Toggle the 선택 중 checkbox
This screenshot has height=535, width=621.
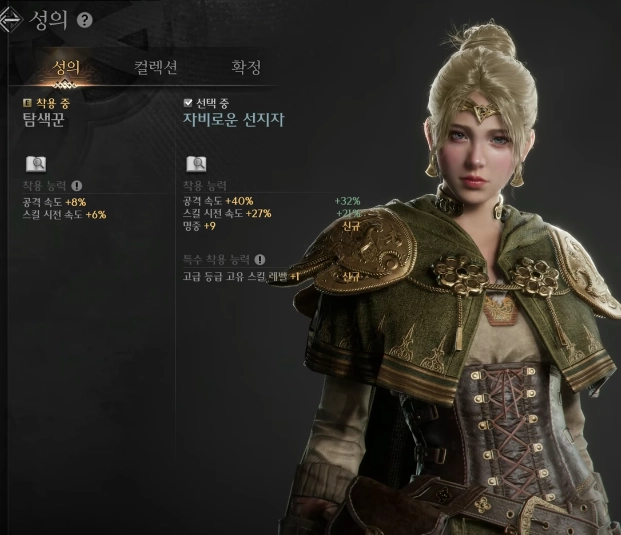tap(188, 103)
